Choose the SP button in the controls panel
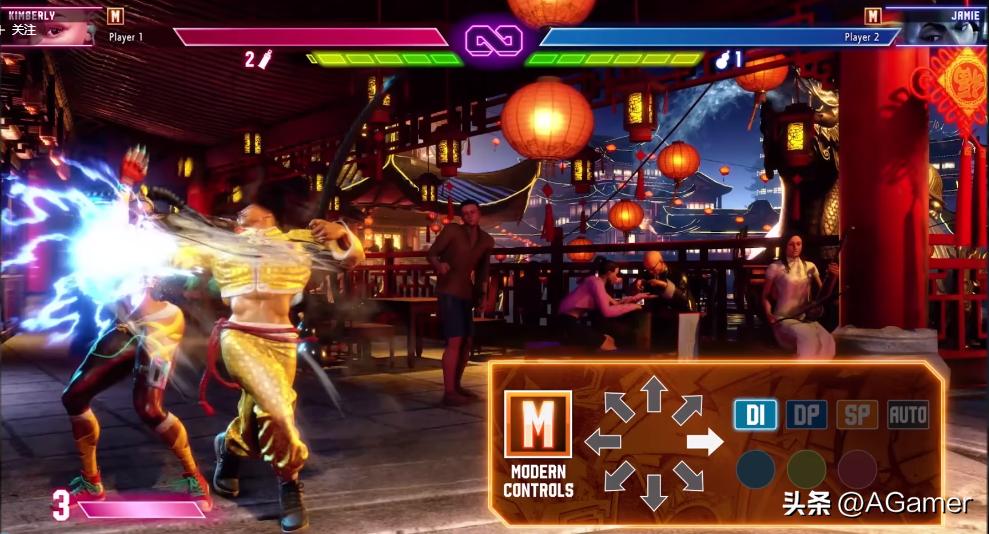The image size is (989, 534). click(x=857, y=414)
